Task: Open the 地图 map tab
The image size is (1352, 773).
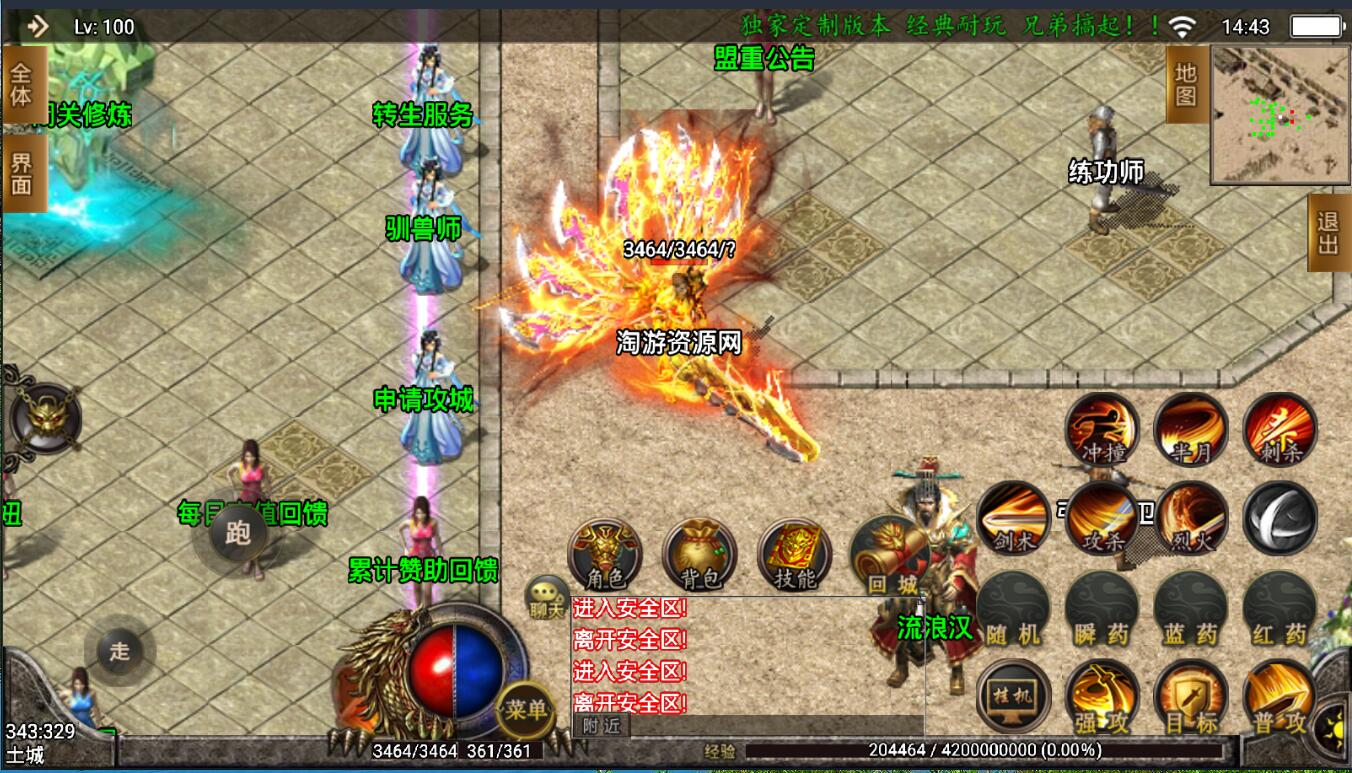Action: click(1187, 85)
